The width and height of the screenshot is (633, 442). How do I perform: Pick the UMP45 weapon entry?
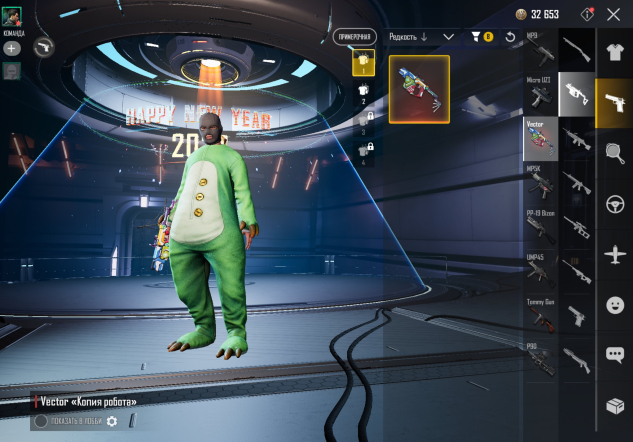(x=541, y=271)
